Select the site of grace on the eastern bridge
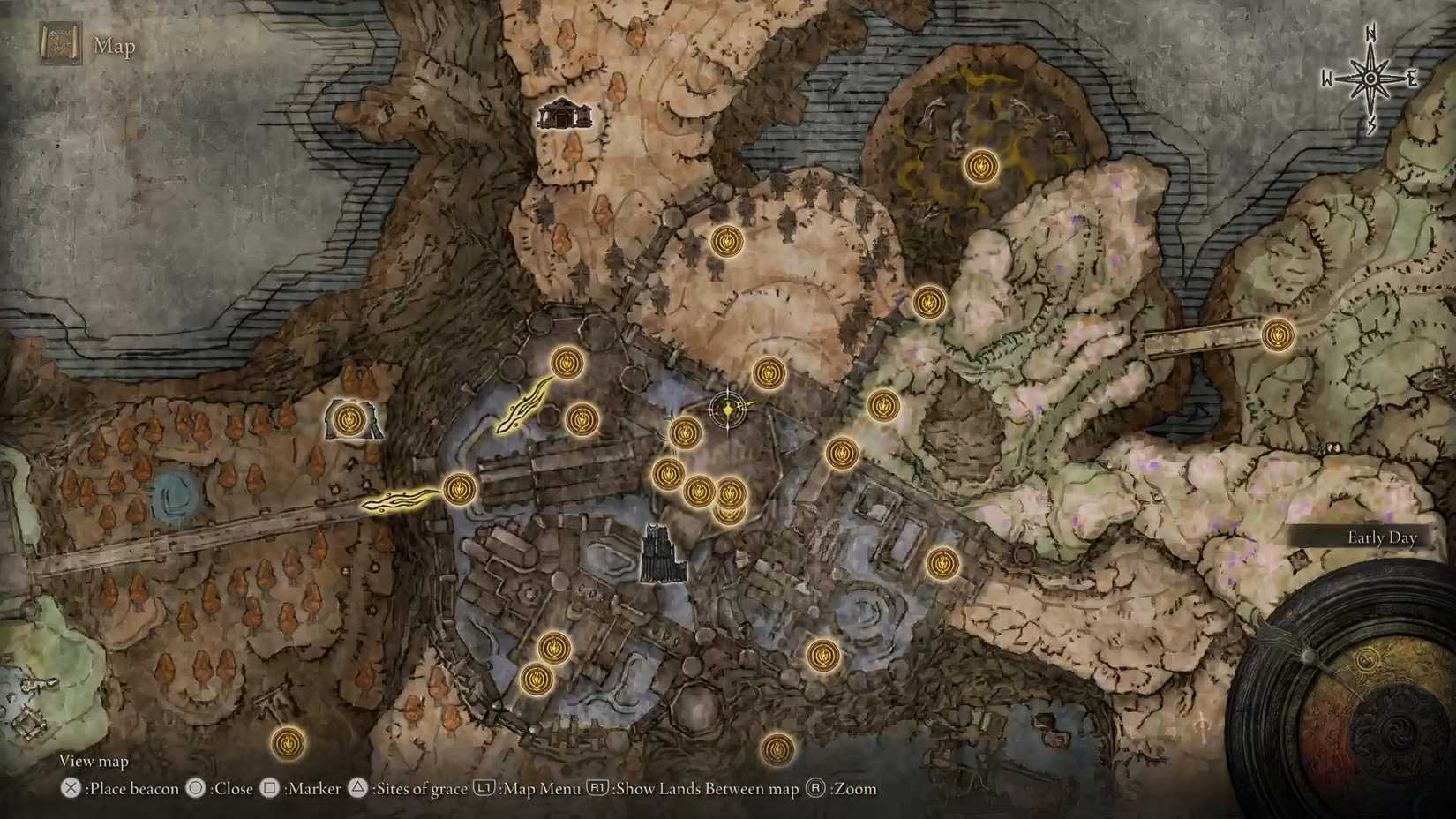This screenshot has width=1456, height=819. (1277, 335)
